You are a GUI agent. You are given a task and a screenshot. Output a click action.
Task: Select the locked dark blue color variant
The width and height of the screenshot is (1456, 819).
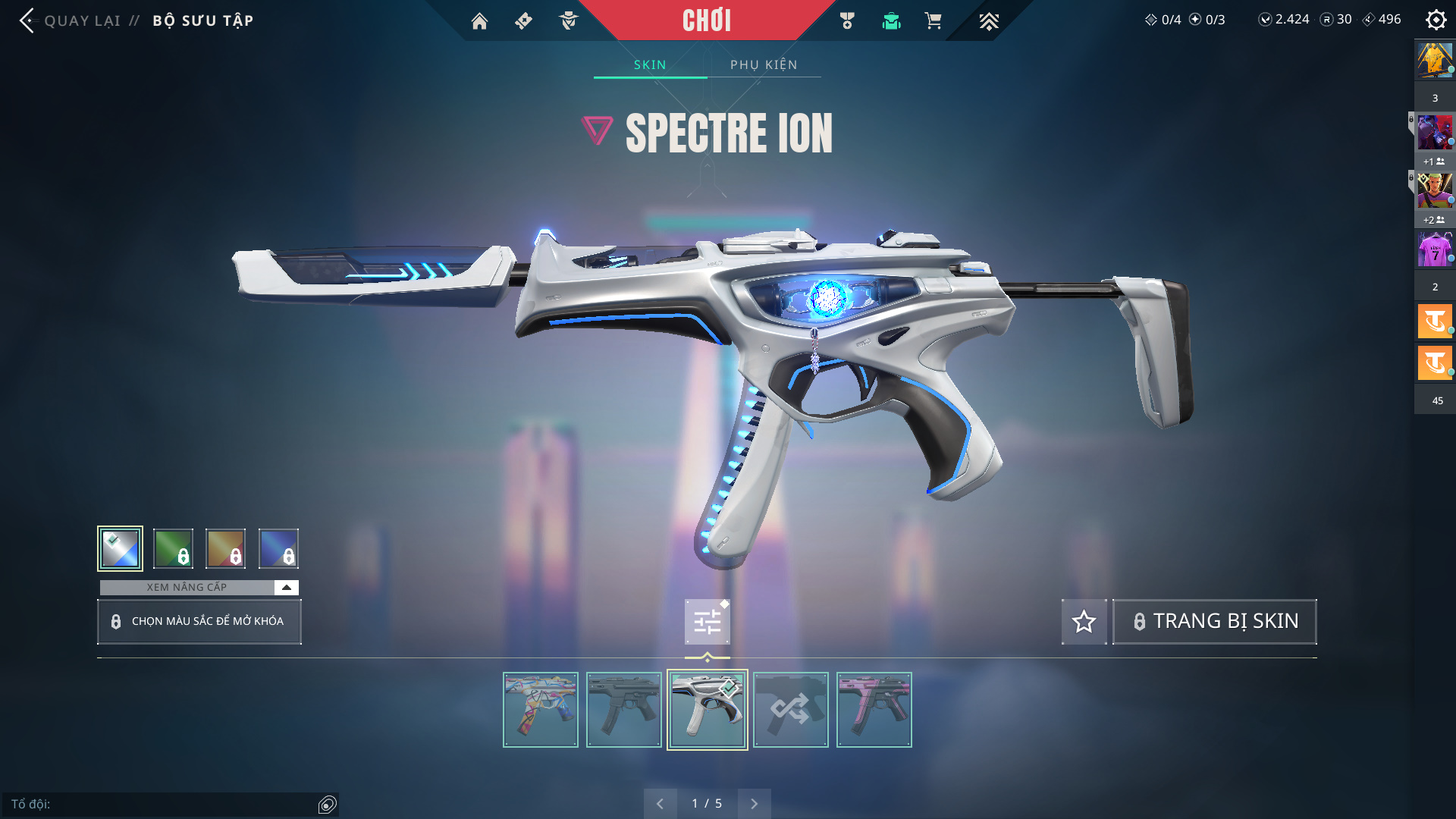(278, 548)
